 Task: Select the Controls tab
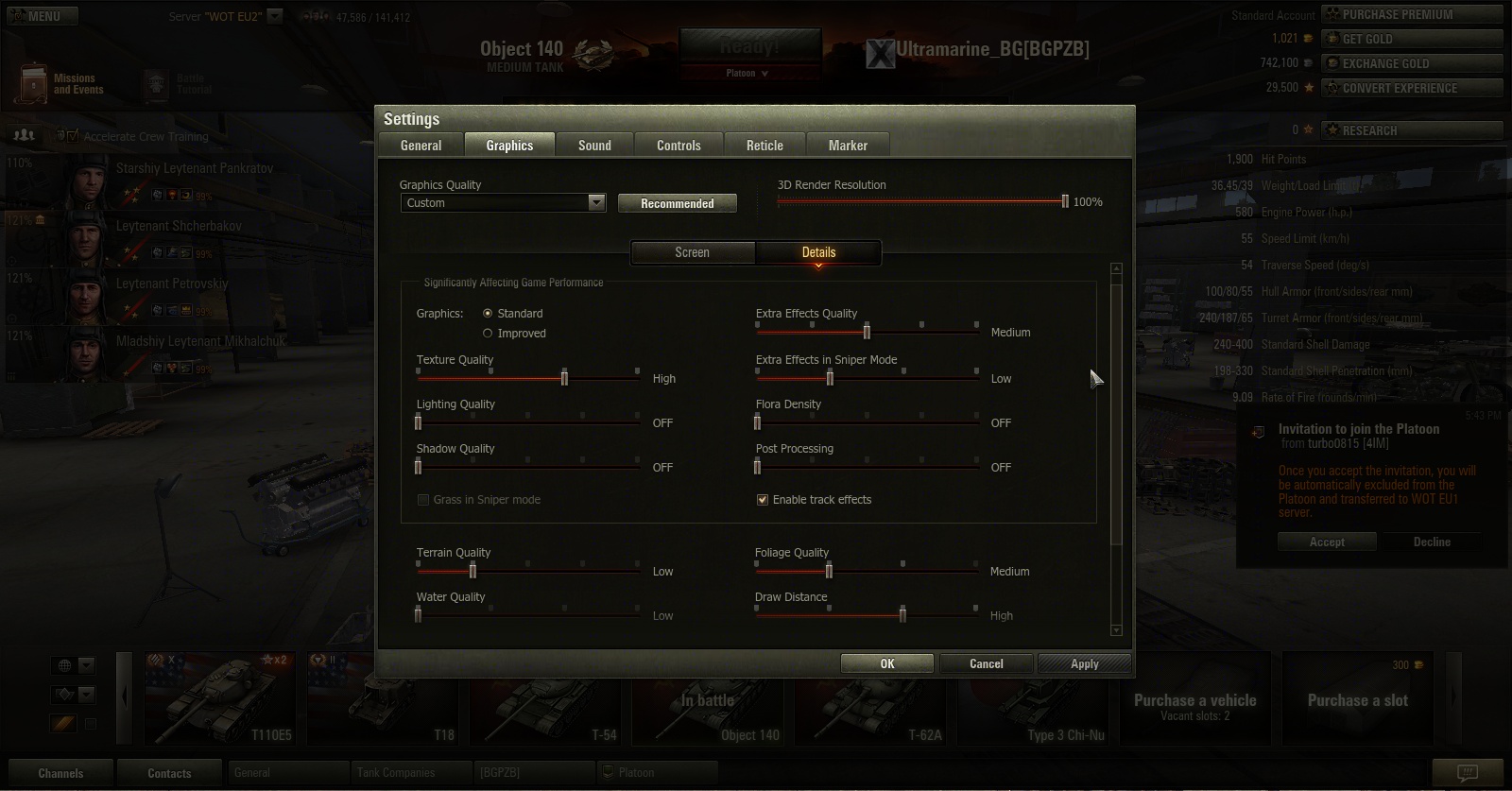coord(679,146)
